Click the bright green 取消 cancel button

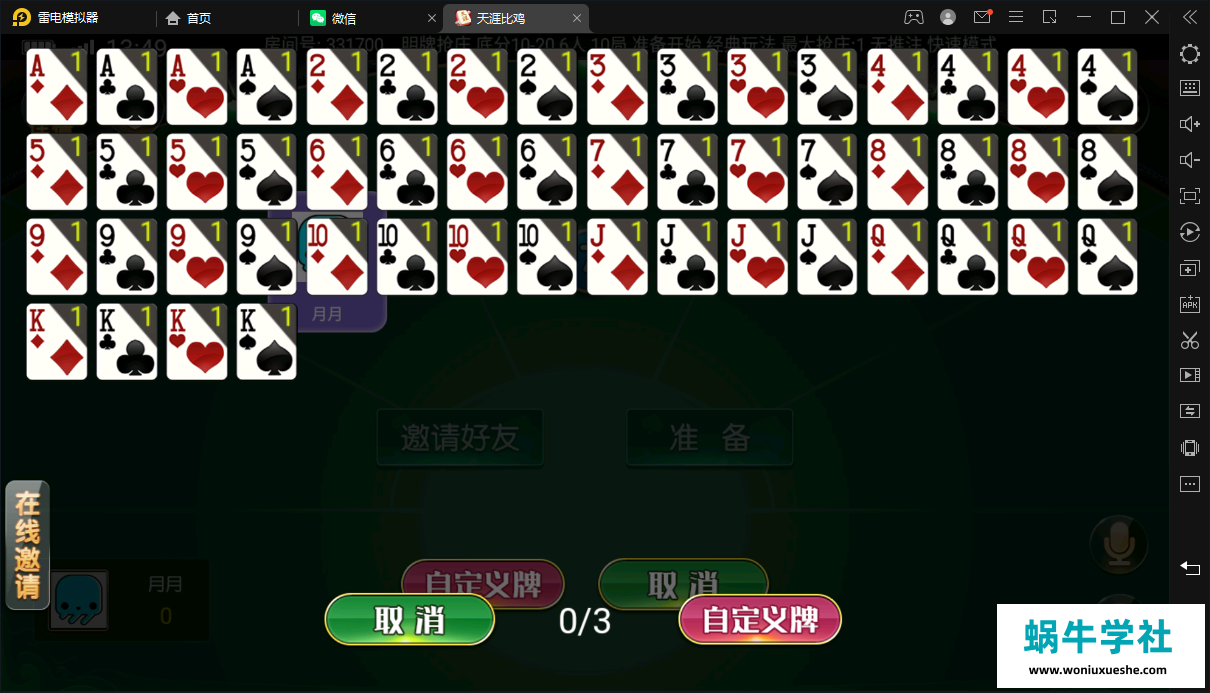[410, 620]
